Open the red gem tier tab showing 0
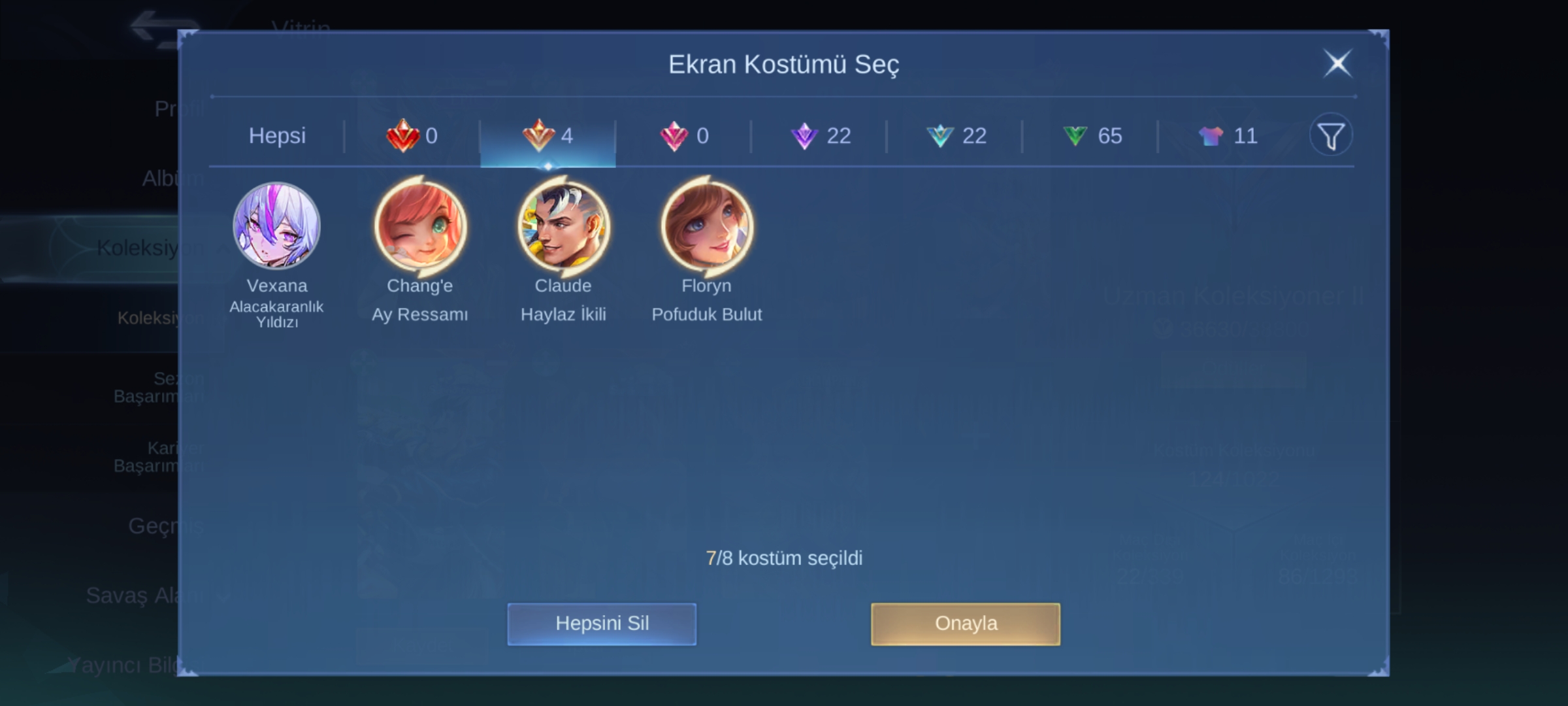Screen dimensions: 1568x706 click(412, 136)
